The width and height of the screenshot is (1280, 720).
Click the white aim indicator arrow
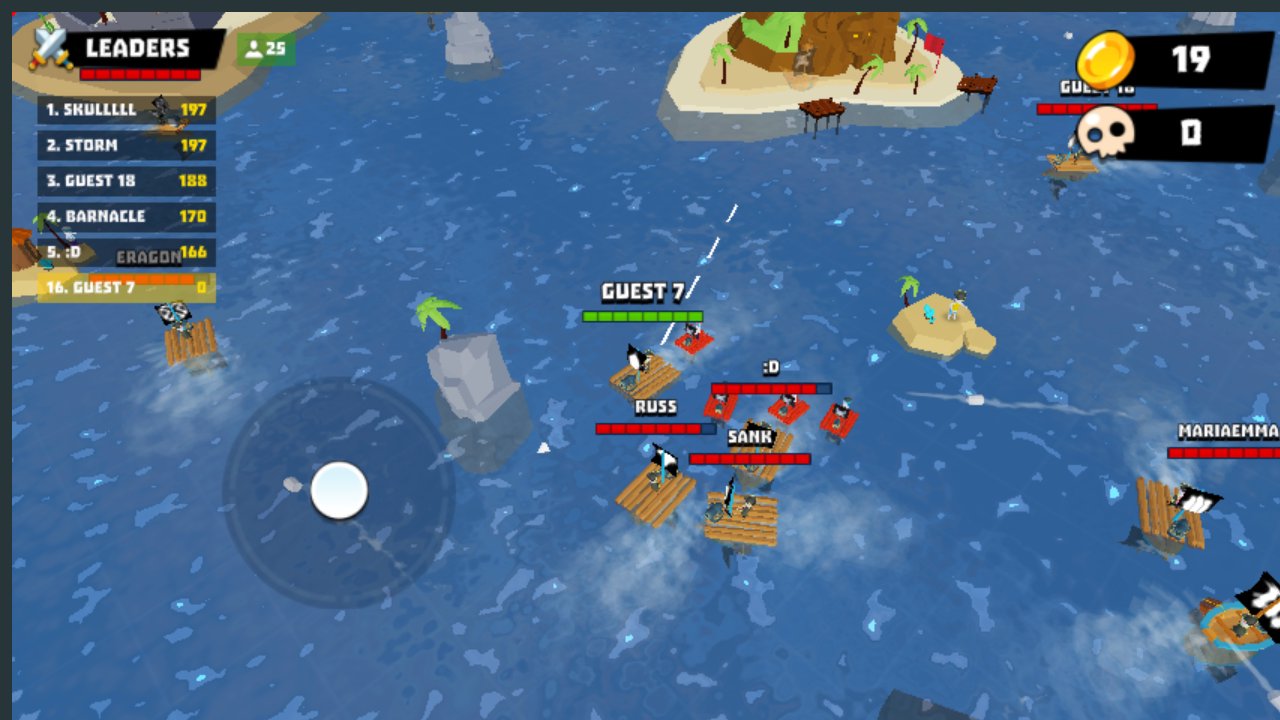543,448
